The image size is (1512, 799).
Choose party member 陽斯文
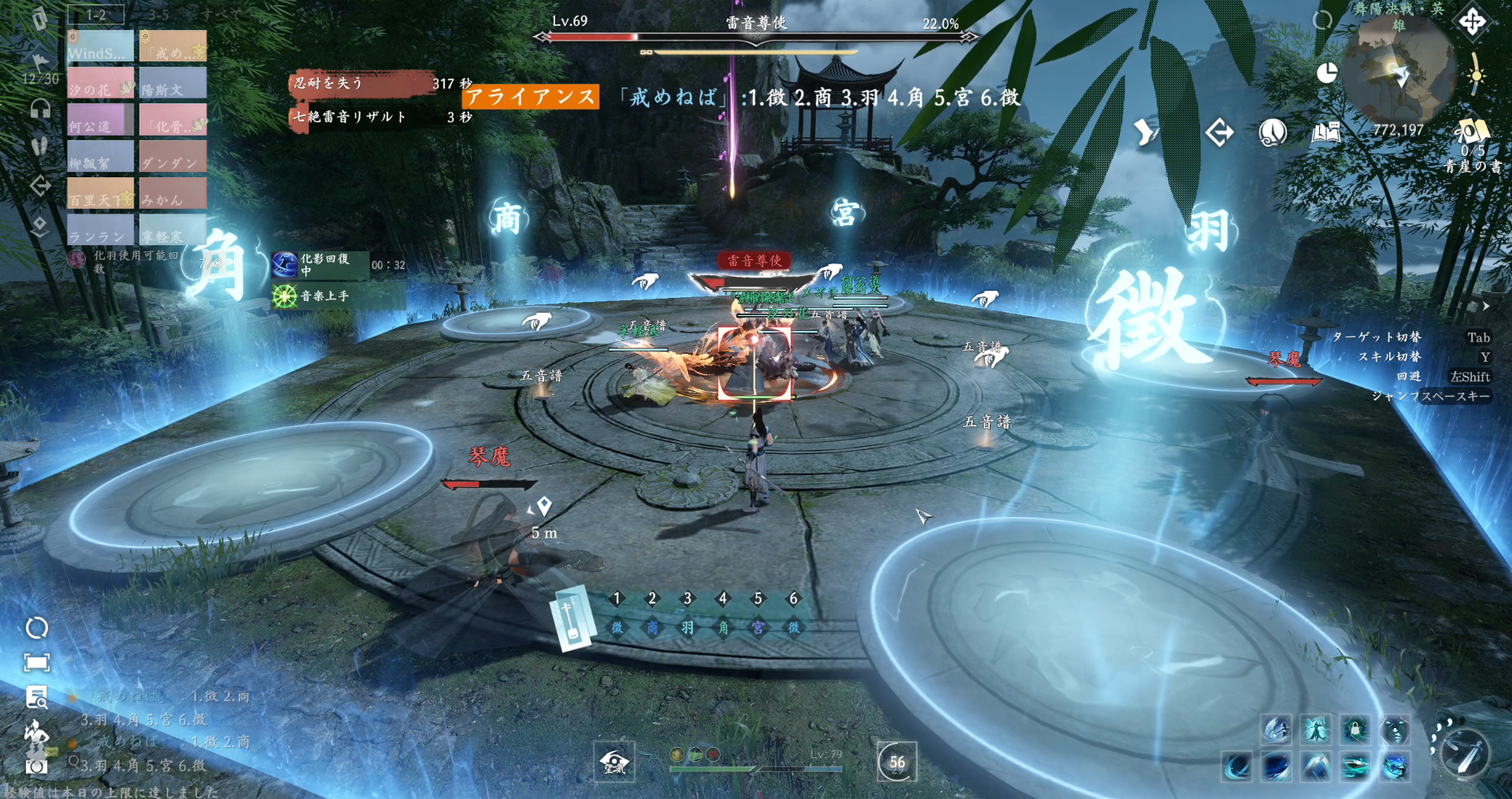[x=173, y=83]
